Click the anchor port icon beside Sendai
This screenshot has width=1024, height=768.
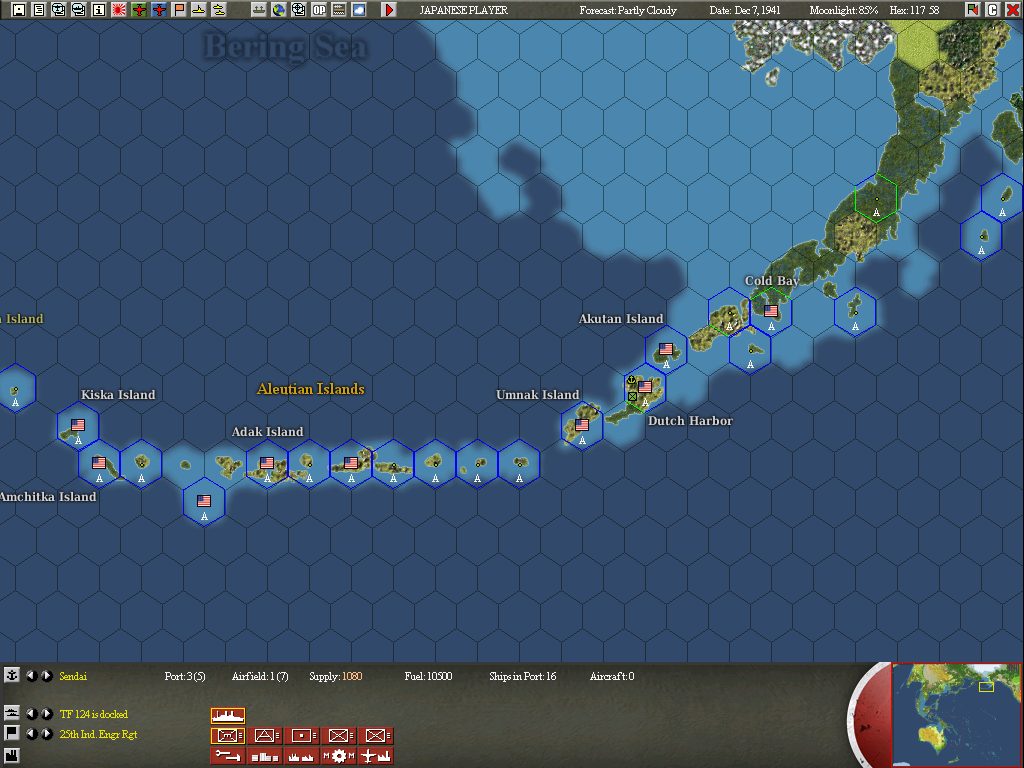pos(12,676)
